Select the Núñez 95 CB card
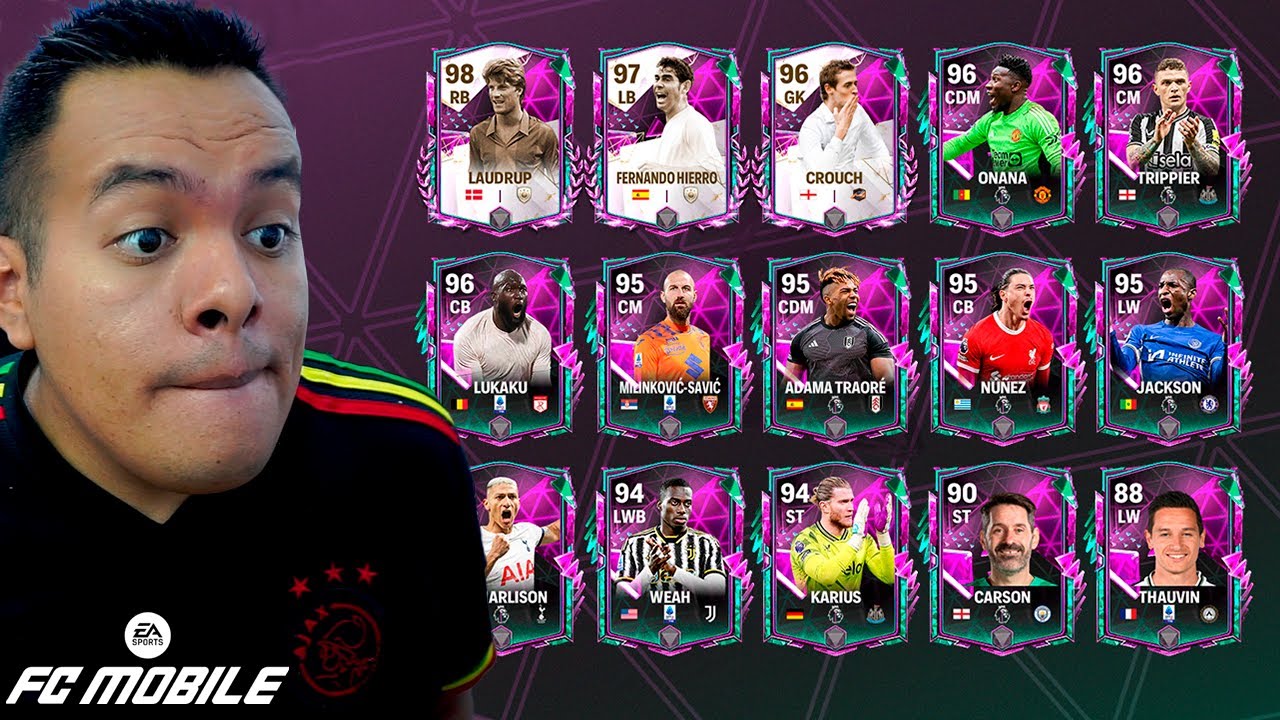This screenshot has width=1280, height=720. point(1002,345)
